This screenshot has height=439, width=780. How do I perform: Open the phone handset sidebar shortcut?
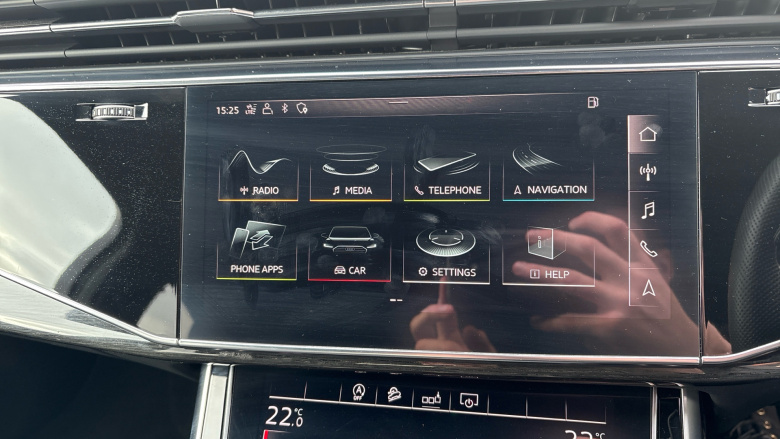(x=648, y=249)
